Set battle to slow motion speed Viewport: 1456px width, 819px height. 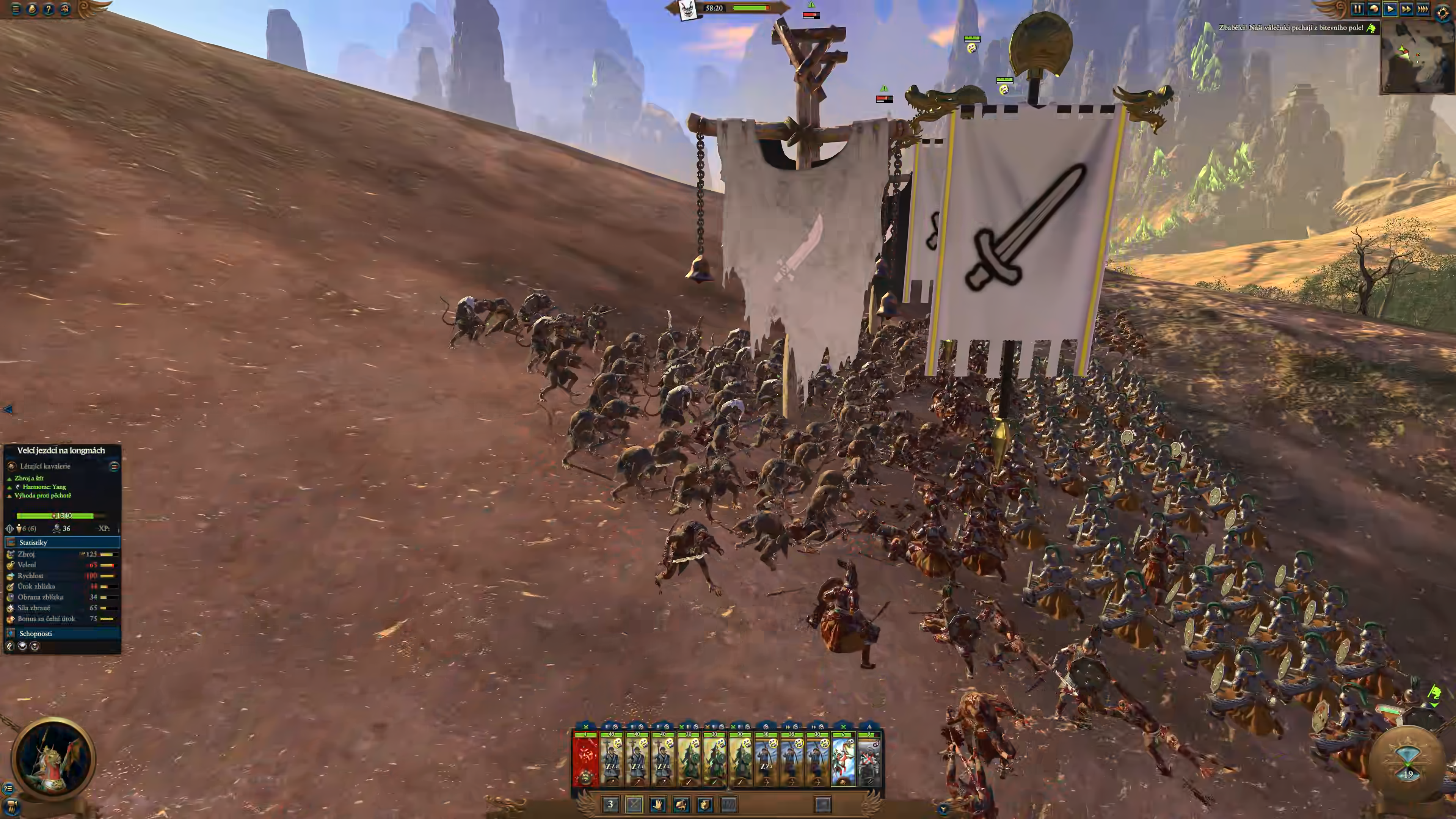1373,9
